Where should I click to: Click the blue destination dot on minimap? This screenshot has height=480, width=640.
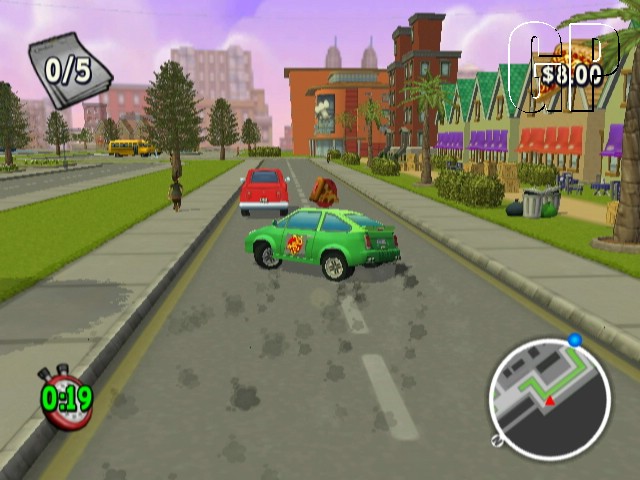575,340
